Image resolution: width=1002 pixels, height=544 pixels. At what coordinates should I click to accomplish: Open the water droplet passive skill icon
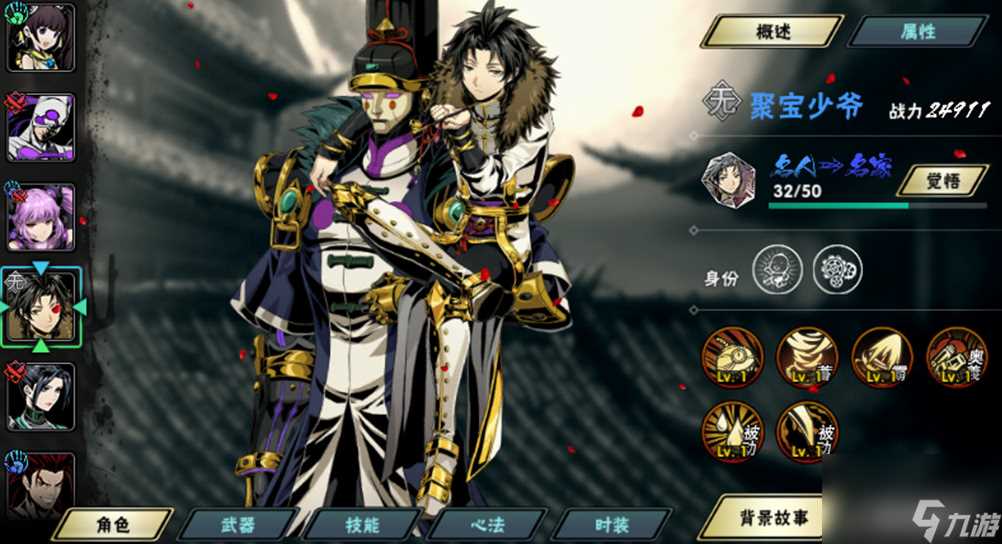[732, 431]
